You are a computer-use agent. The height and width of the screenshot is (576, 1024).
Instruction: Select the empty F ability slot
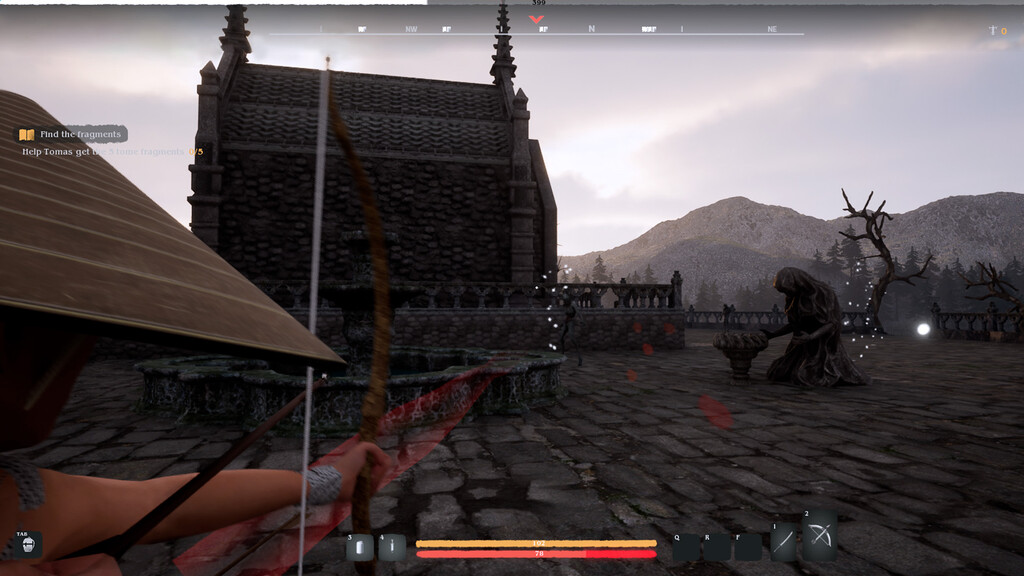point(748,547)
